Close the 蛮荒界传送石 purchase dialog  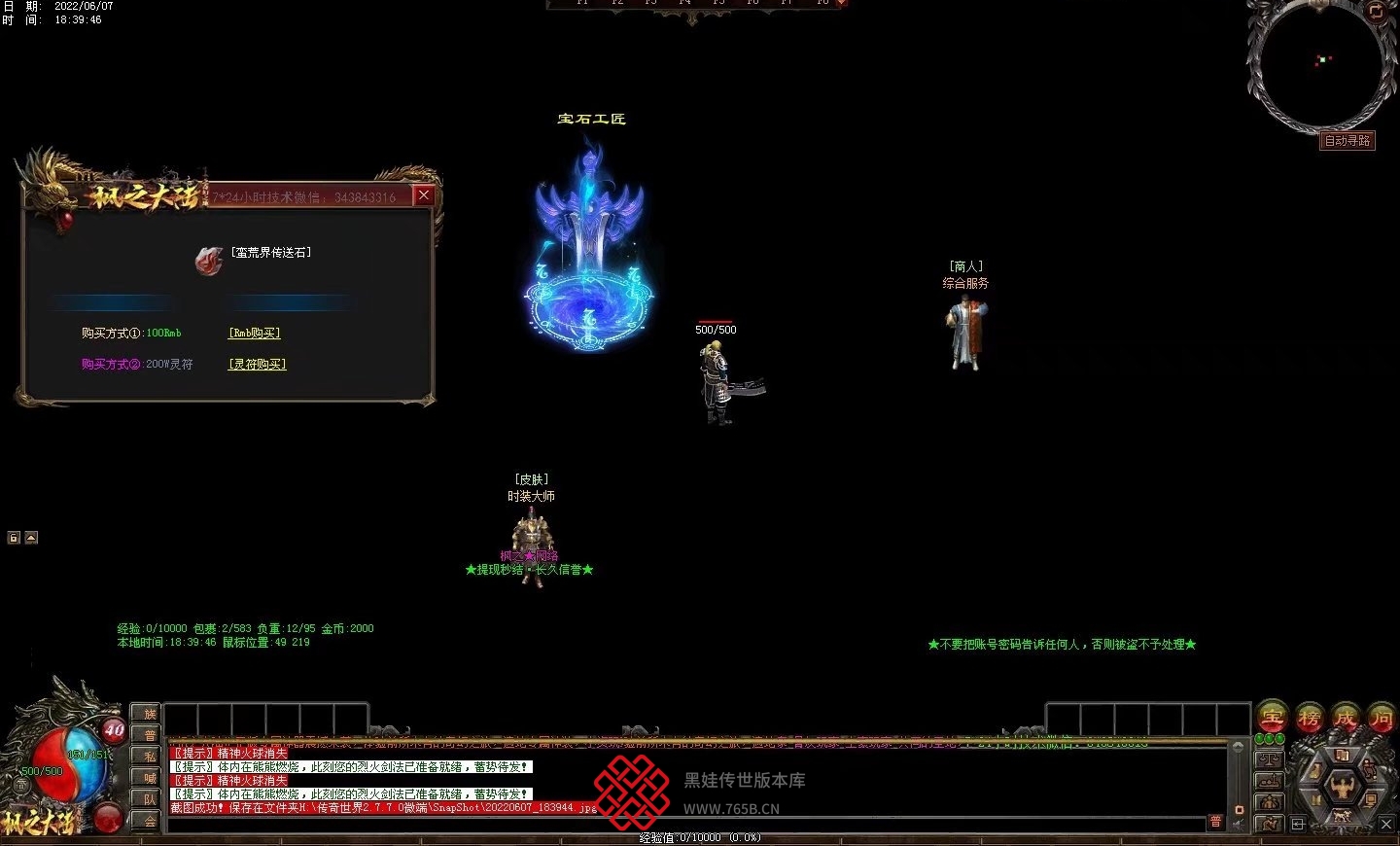(424, 195)
